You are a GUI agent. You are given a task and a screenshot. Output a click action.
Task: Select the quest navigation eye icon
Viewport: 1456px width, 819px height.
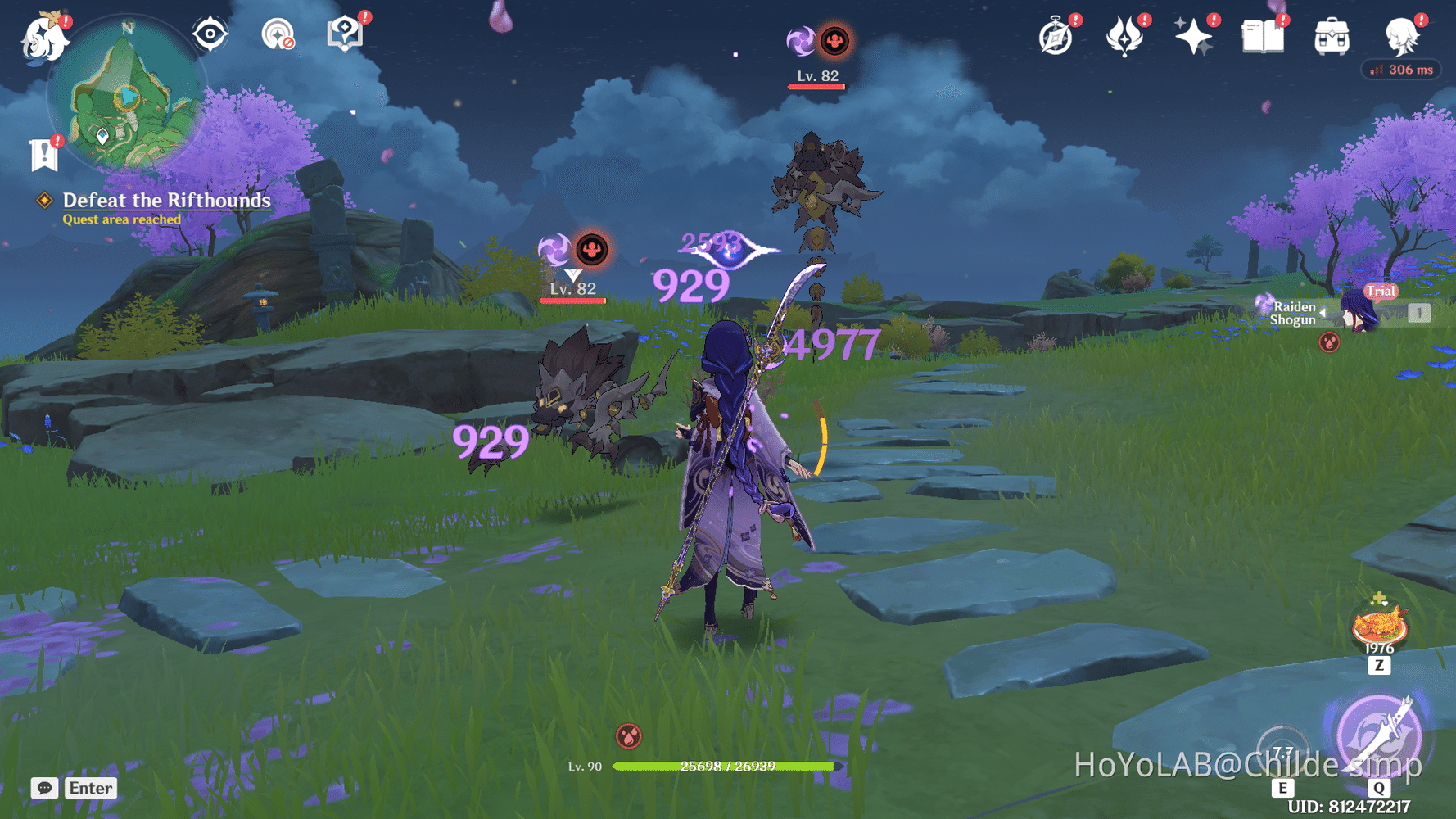(210, 33)
